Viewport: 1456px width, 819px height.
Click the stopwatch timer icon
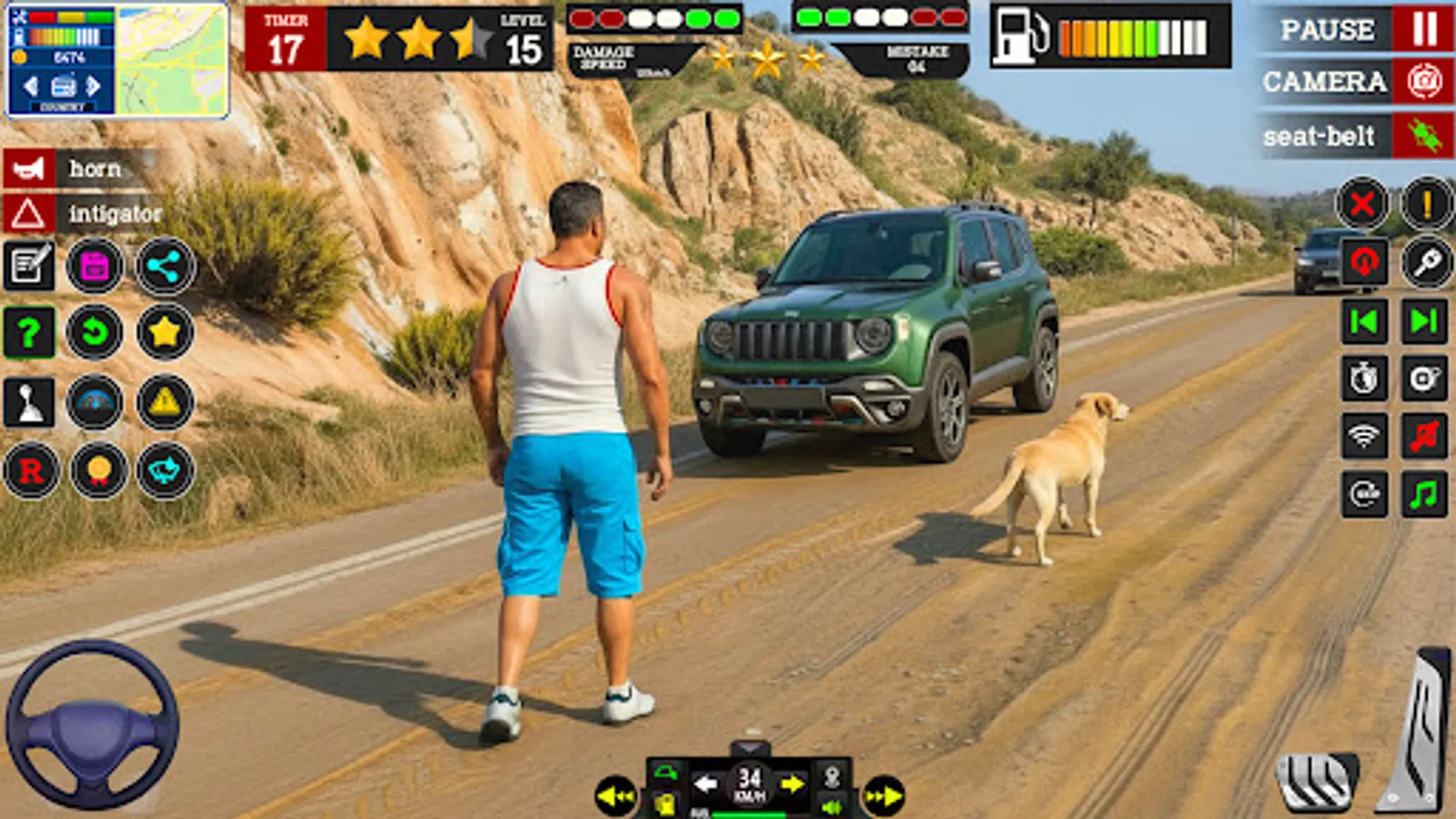(1363, 378)
